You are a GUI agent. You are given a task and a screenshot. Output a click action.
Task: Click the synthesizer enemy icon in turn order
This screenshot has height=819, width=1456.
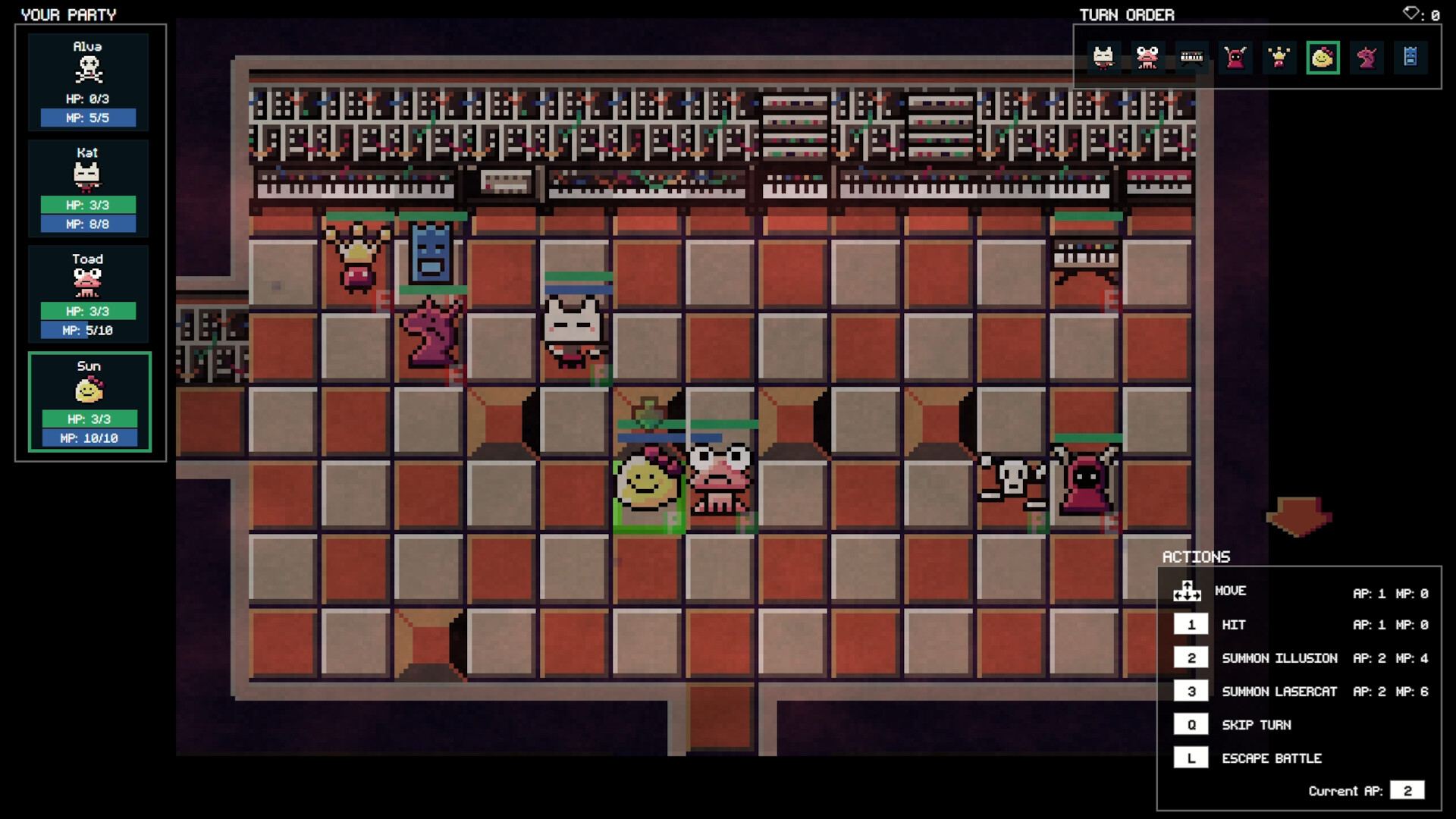(1192, 57)
